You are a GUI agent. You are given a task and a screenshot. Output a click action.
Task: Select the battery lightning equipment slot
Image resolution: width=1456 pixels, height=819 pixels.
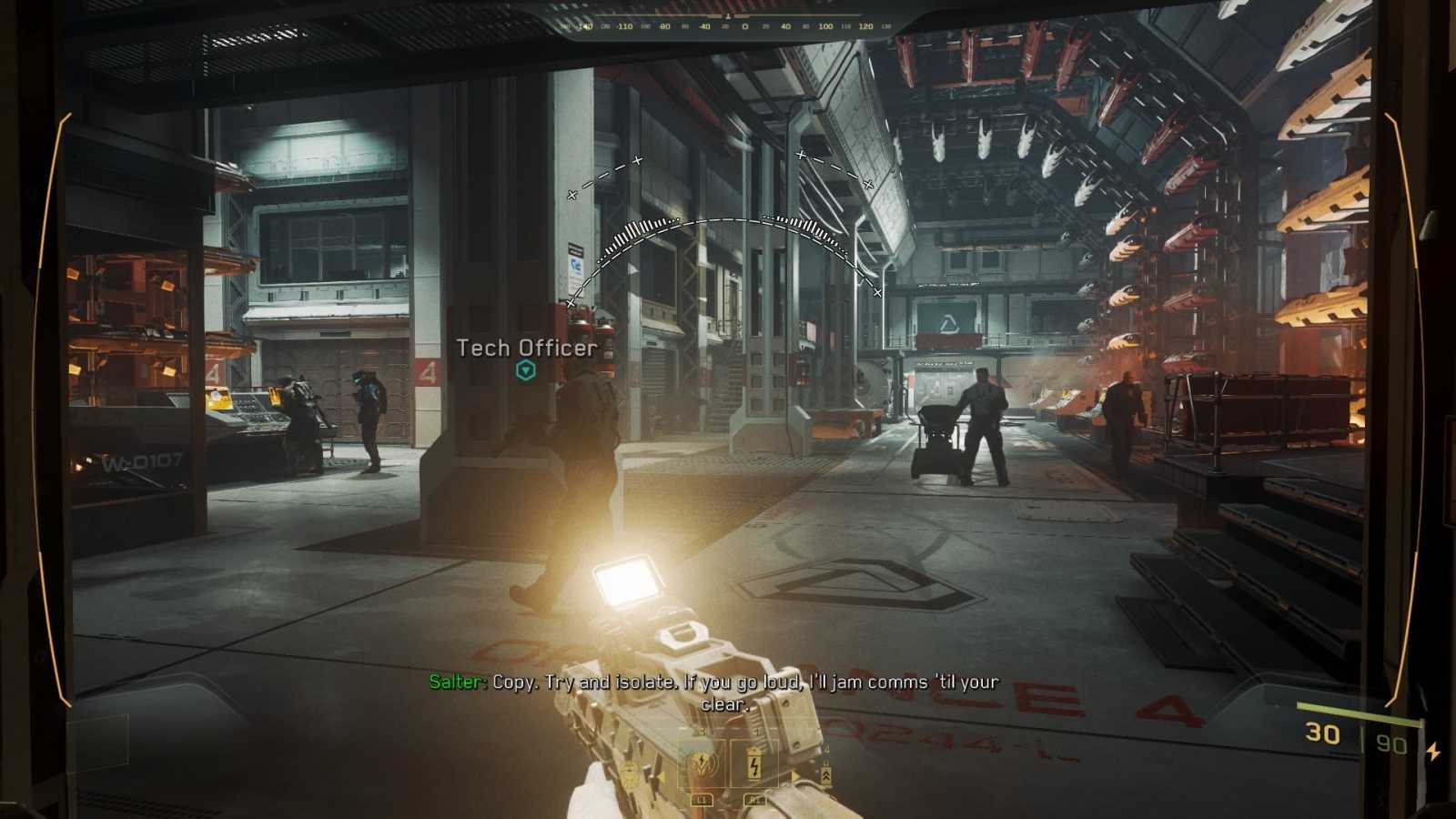tap(754, 763)
